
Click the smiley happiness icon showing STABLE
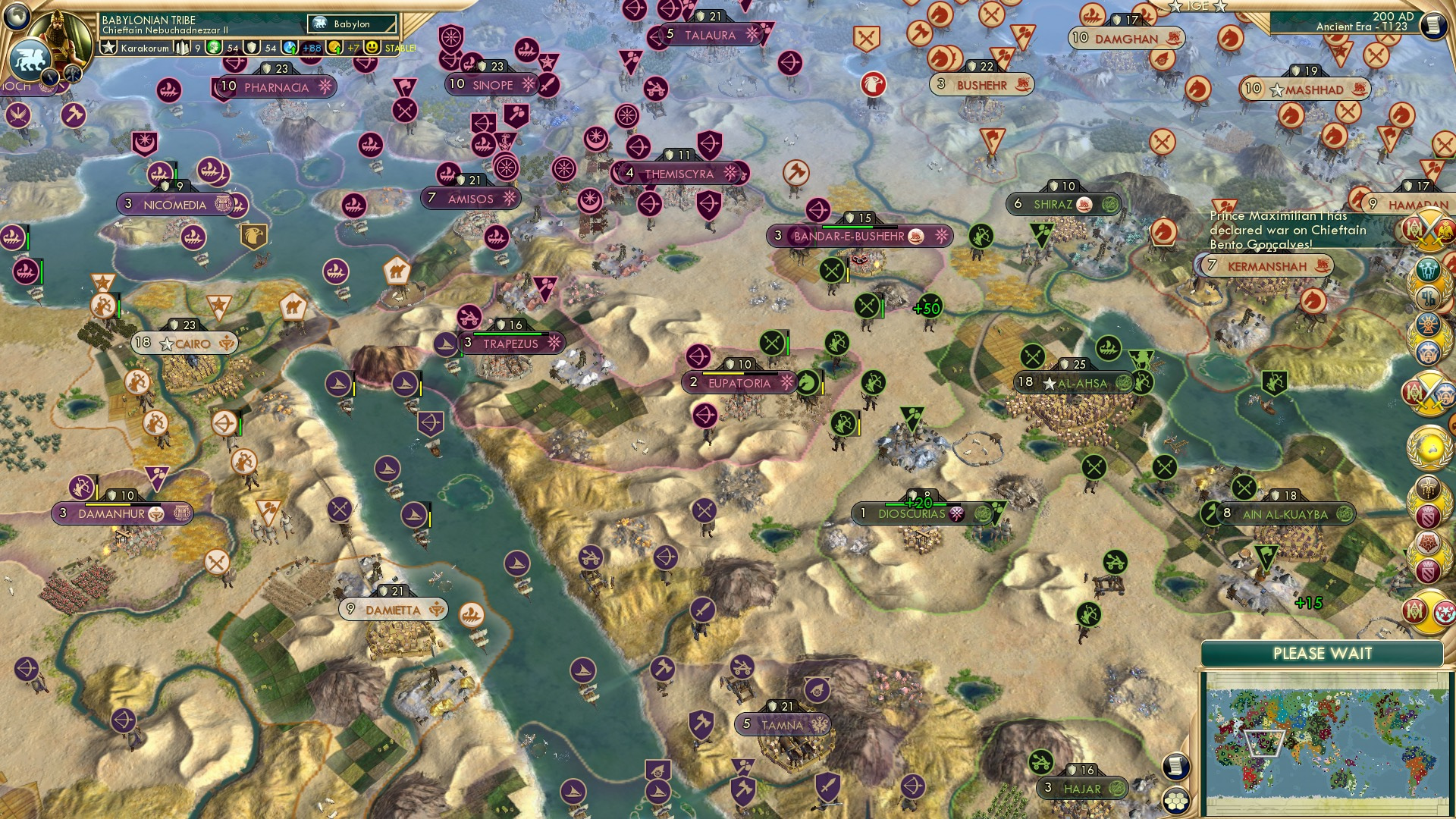[x=372, y=47]
